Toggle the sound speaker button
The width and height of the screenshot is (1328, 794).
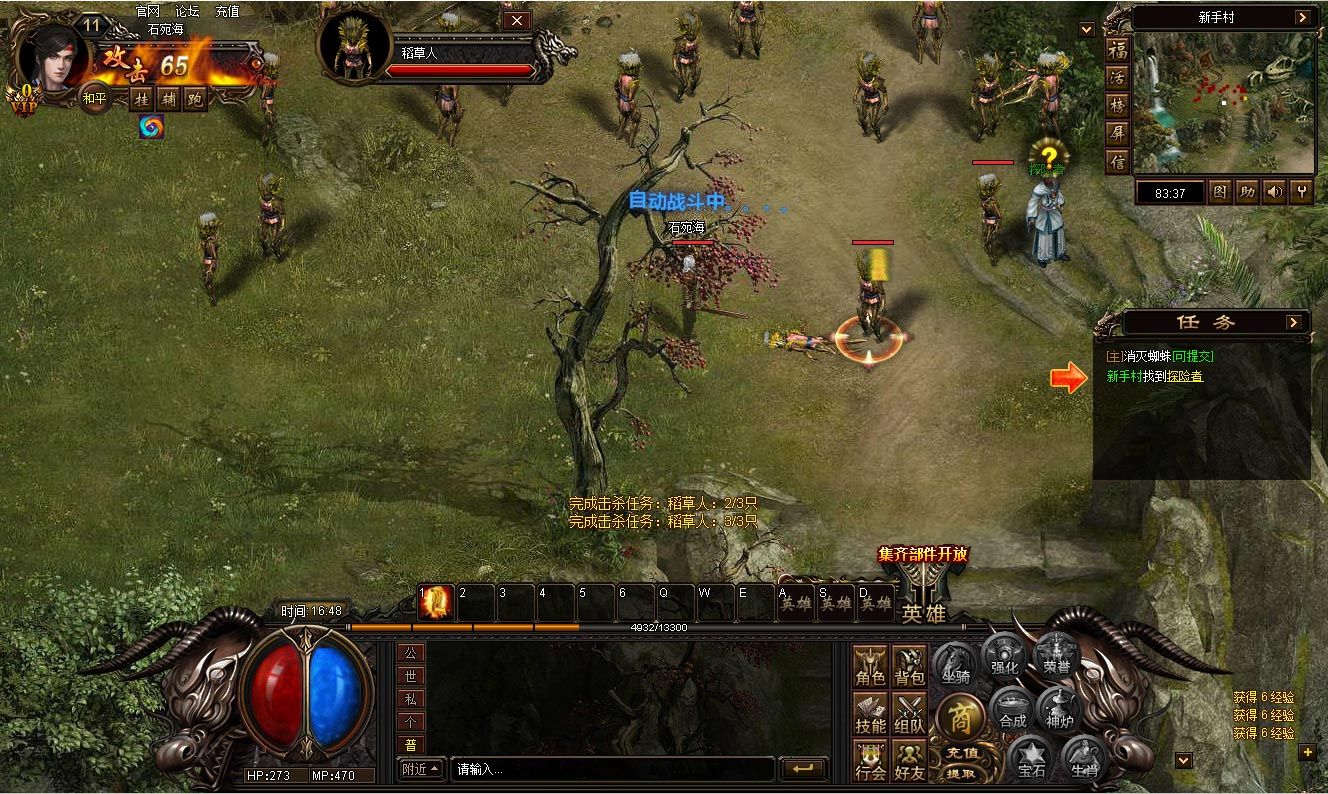click(1273, 192)
